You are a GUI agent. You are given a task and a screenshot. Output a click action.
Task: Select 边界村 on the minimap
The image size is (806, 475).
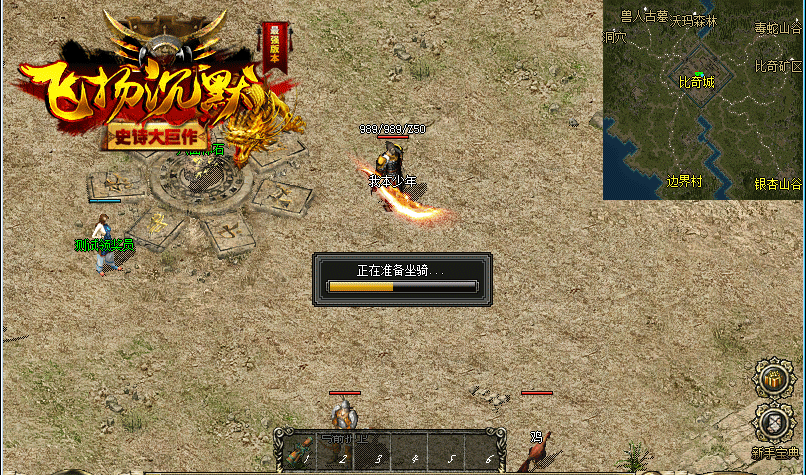(685, 181)
